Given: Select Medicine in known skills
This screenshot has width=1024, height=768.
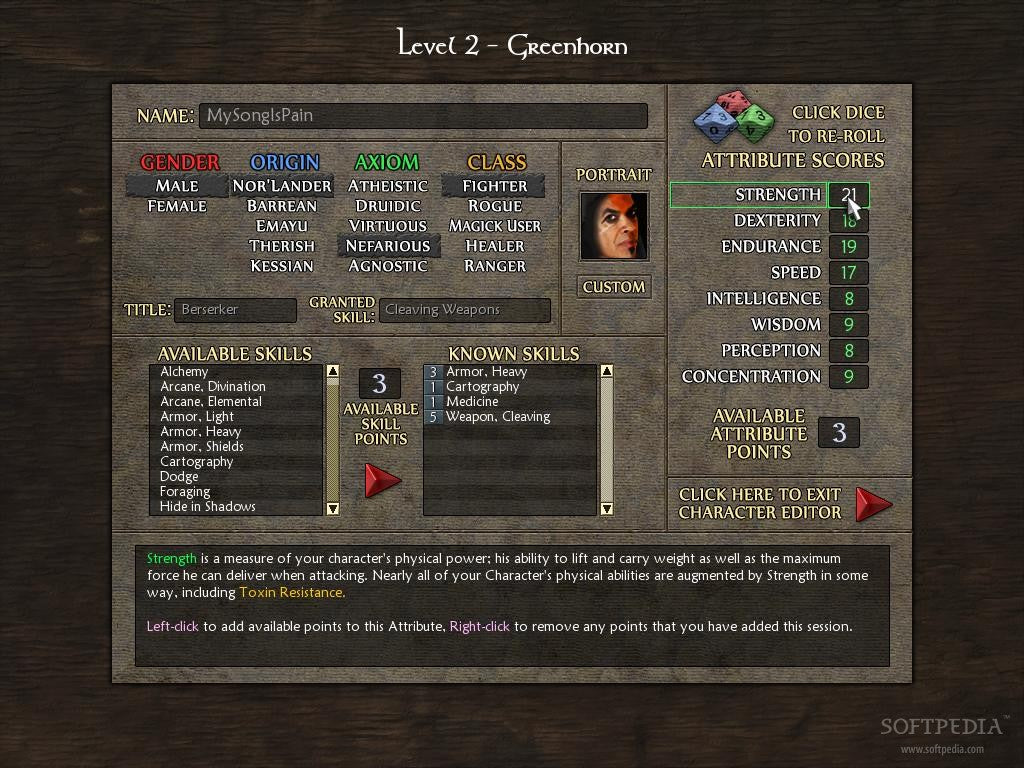Looking at the screenshot, I should click(472, 402).
